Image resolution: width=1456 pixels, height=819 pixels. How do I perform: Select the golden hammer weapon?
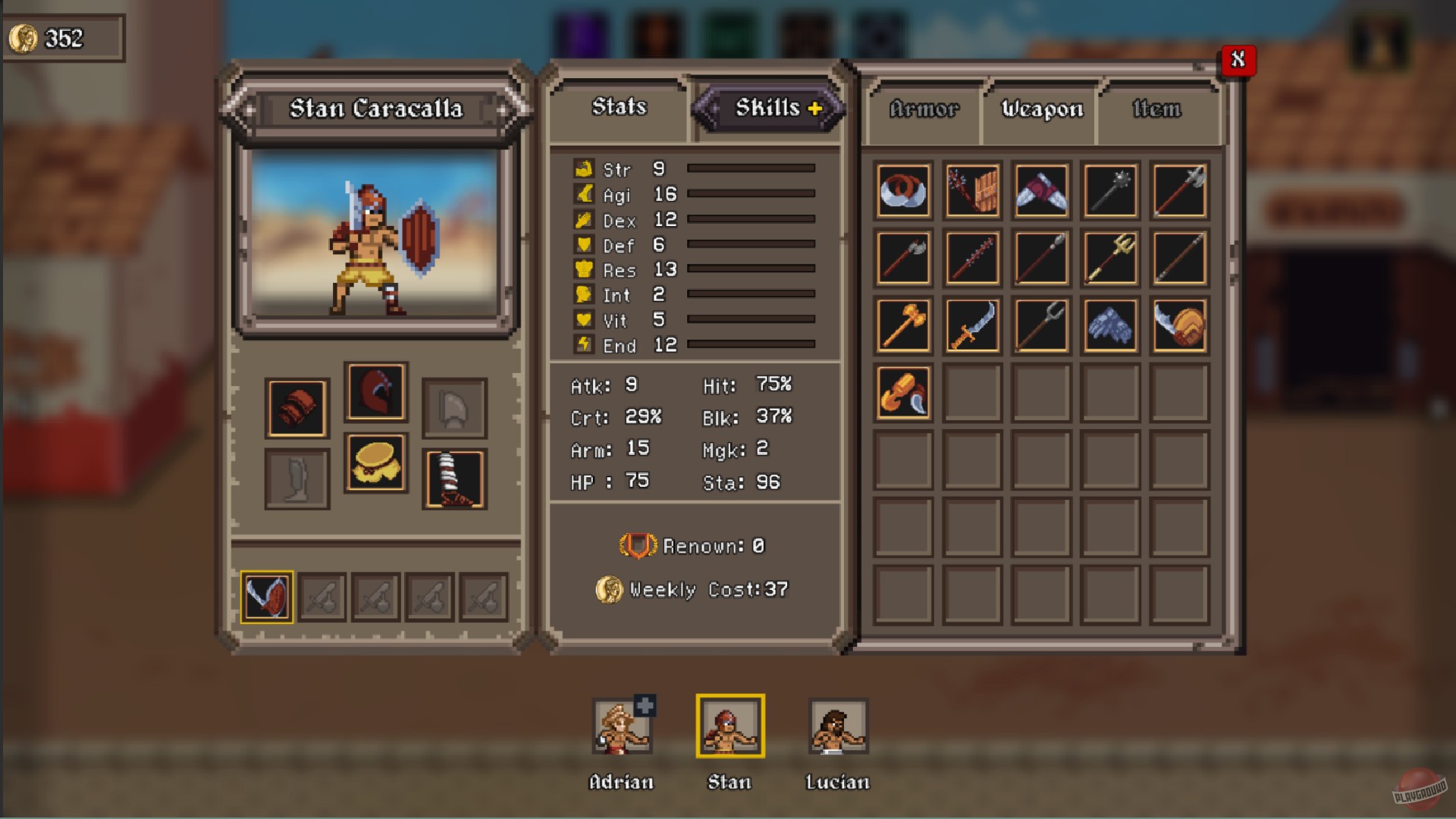(x=903, y=326)
